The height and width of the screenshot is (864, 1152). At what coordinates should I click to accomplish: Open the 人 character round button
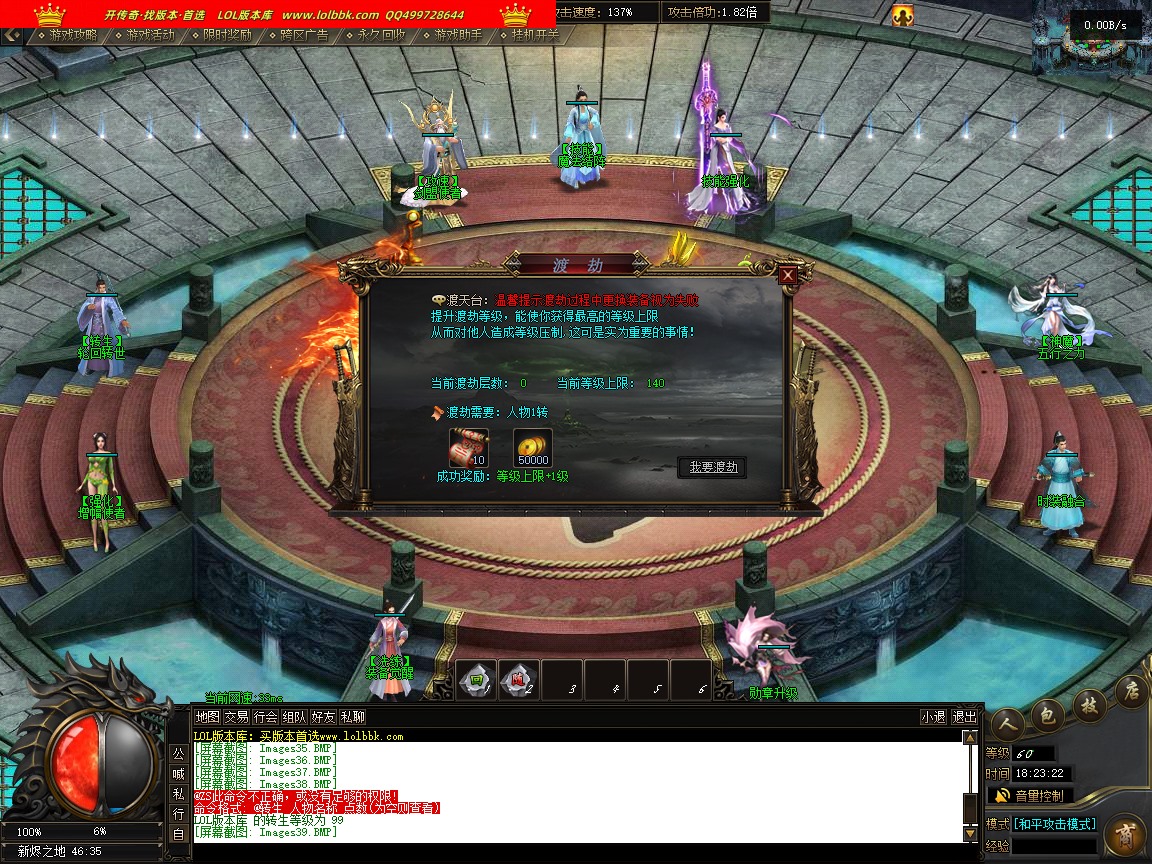pos(1006,721)
